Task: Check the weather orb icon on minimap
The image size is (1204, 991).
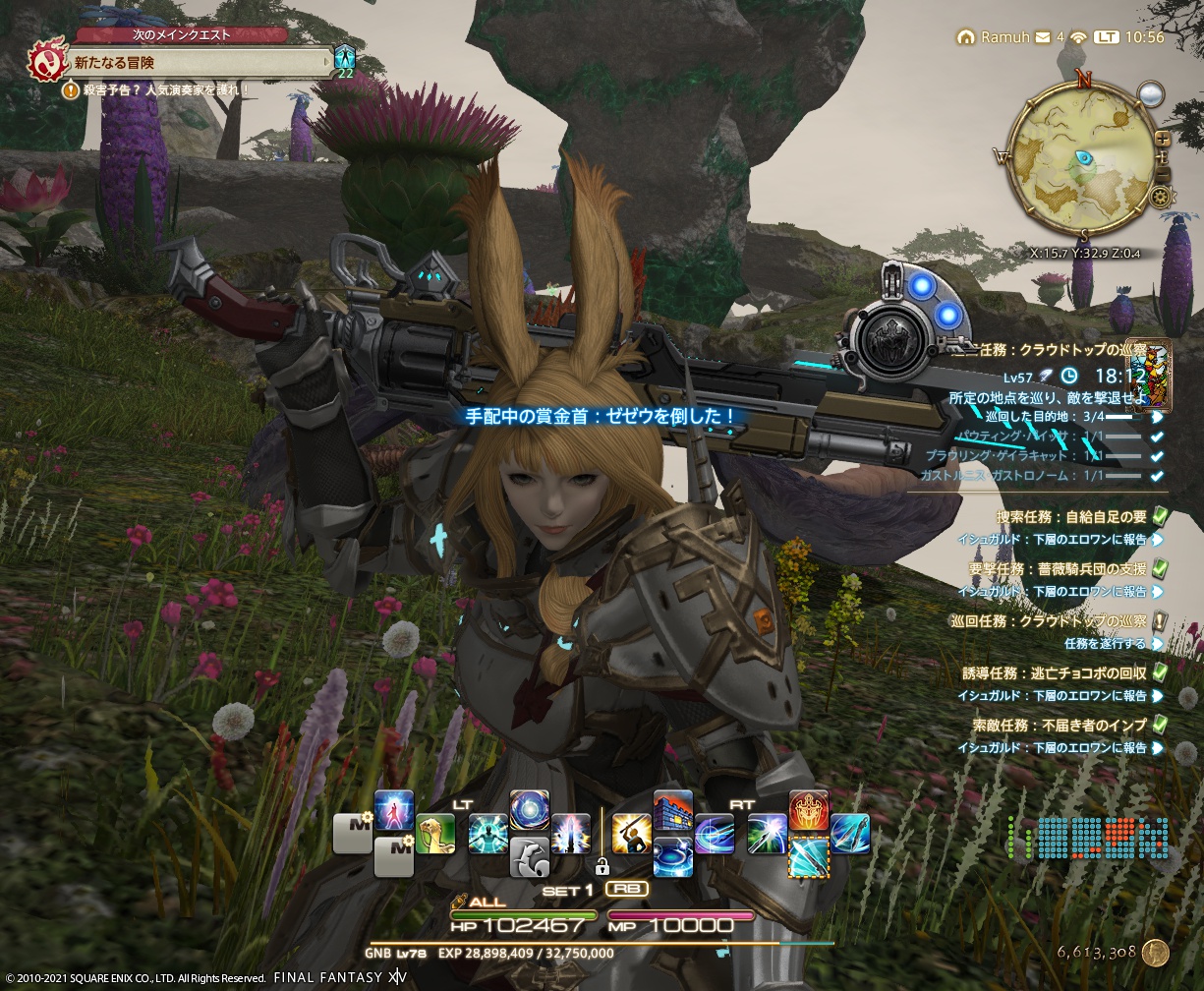Action: 1151,94
